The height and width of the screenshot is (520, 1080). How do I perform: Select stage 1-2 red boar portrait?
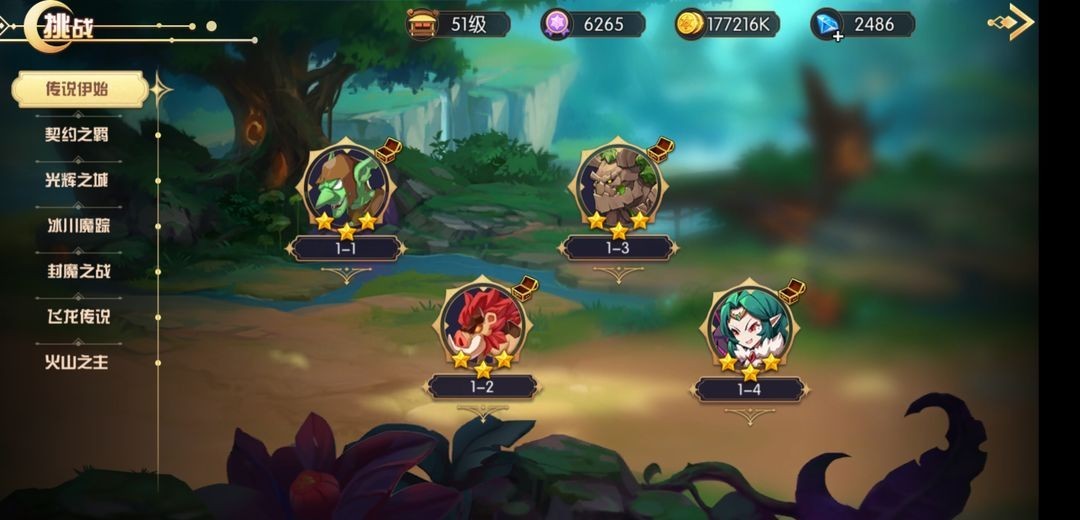click(481, 327)
